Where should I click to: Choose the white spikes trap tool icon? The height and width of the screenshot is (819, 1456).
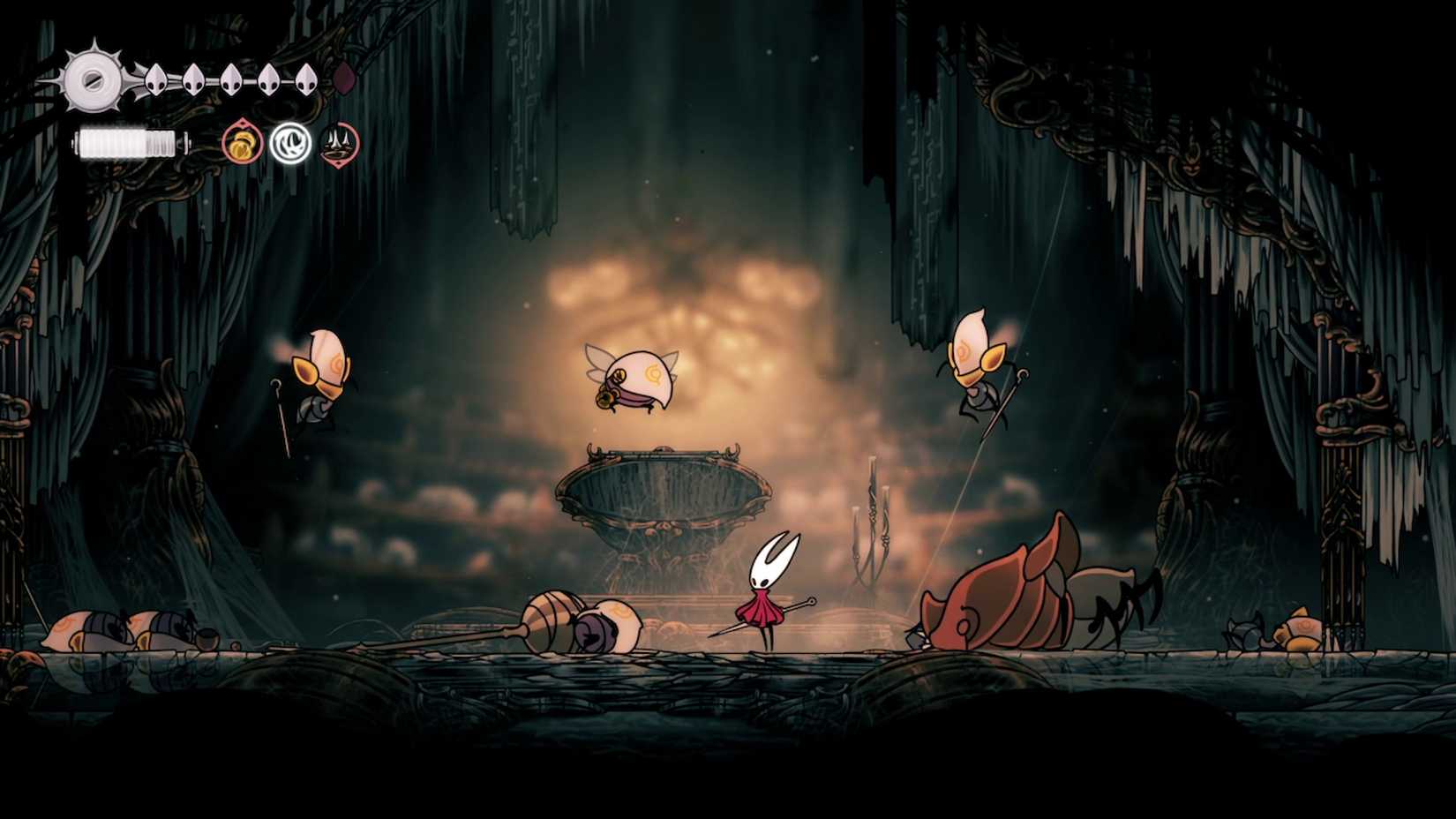(340, 142)
